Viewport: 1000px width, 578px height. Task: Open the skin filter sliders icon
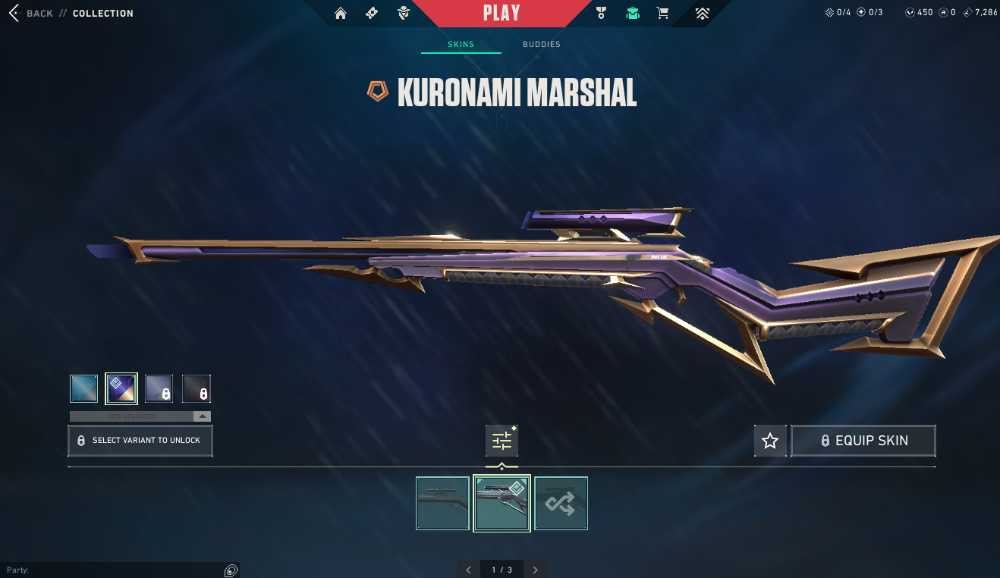501,440
